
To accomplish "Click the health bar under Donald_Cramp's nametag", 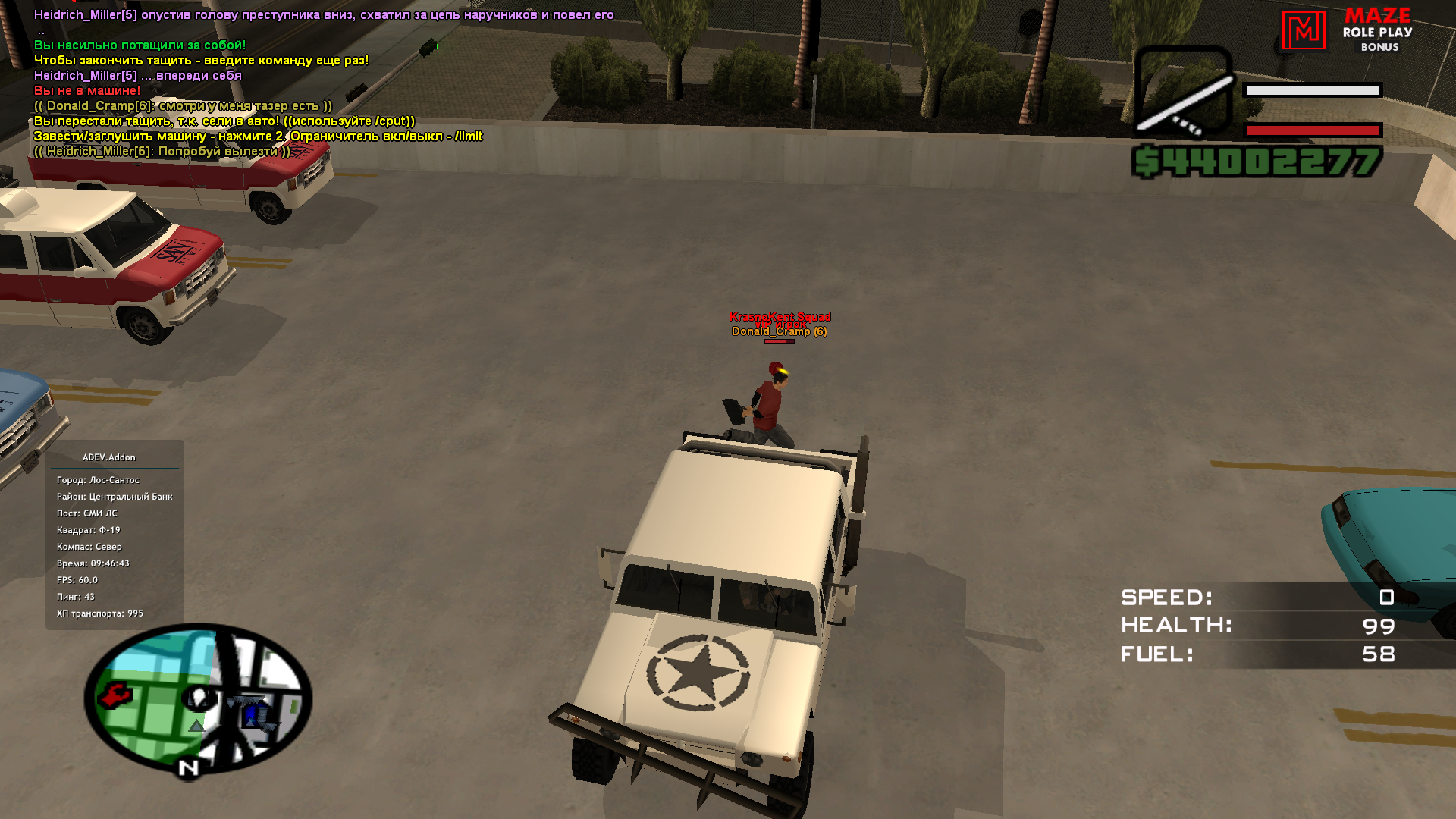I will [x=779, y=341].
